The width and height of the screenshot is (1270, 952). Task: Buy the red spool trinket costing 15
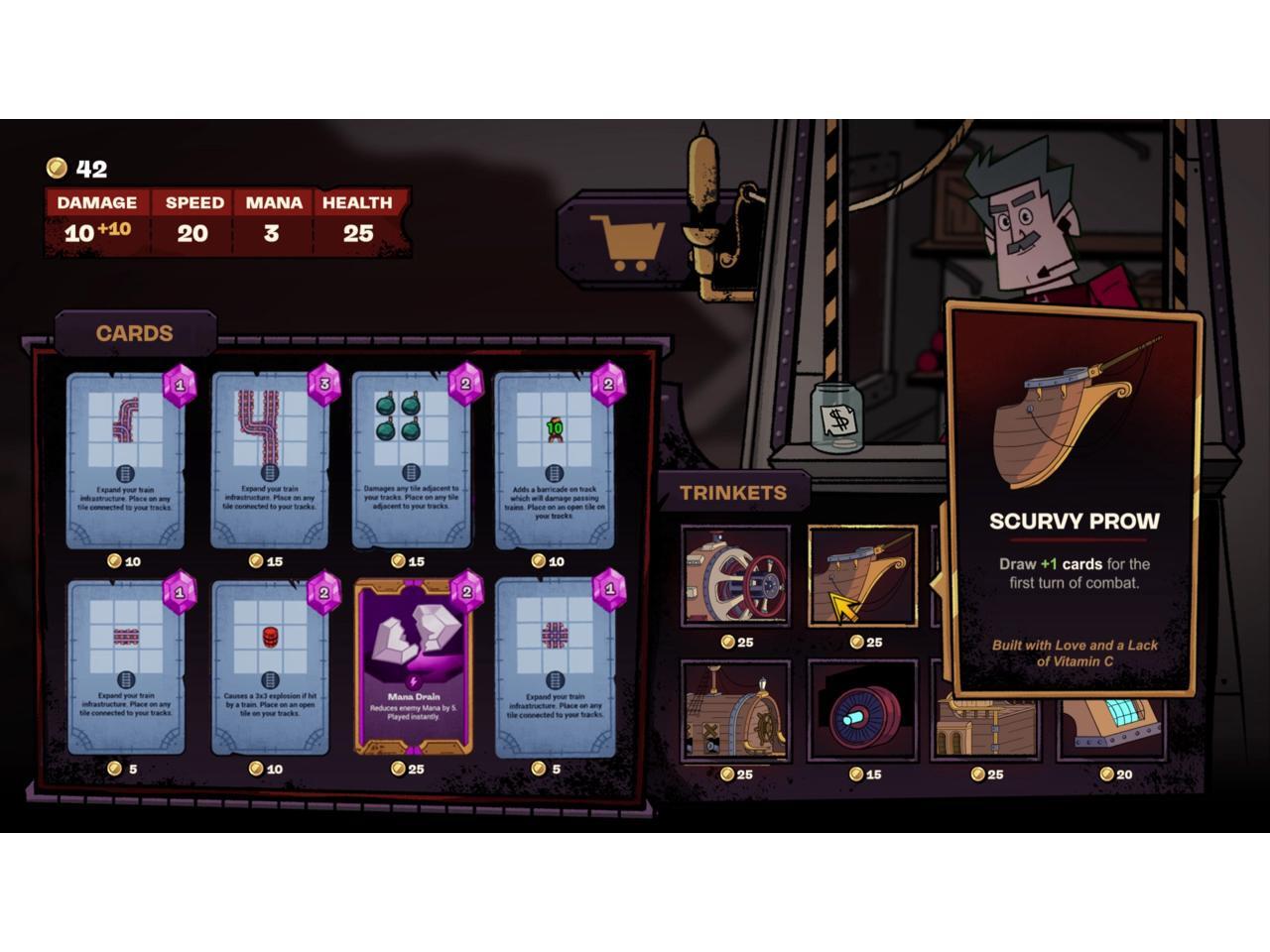860,710
